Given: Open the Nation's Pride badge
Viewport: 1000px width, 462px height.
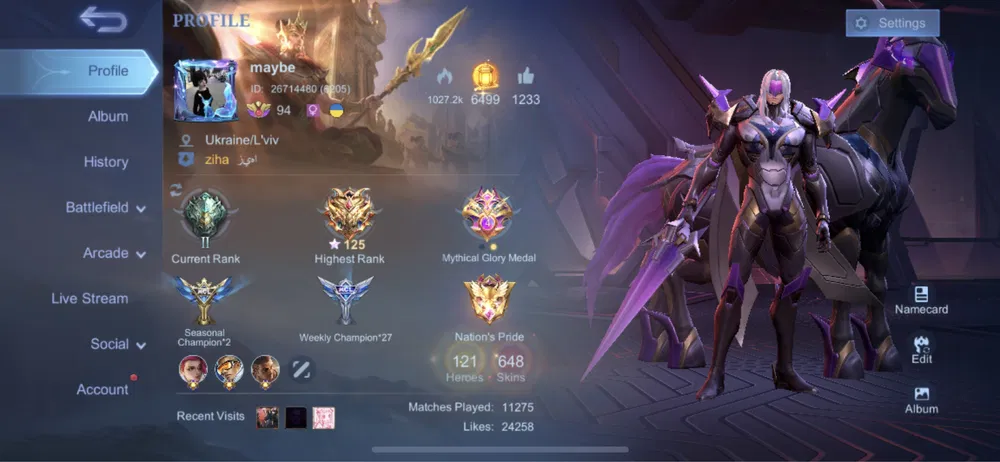Looking at the screenshot, I should click(488, 300).
